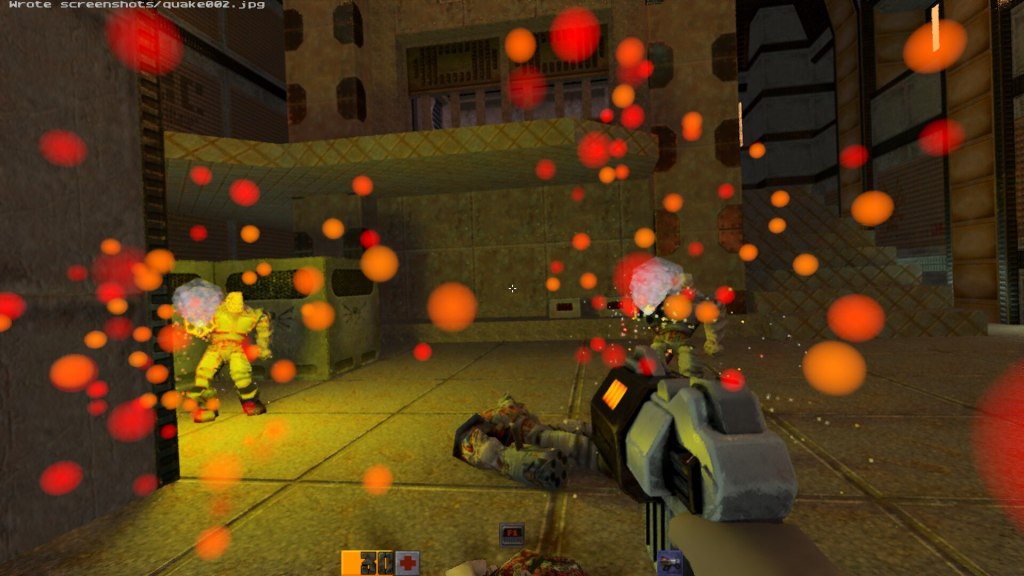Select the current weapon icon
This screenshot has height=576, width=1024.
click(x=669, y=563)
